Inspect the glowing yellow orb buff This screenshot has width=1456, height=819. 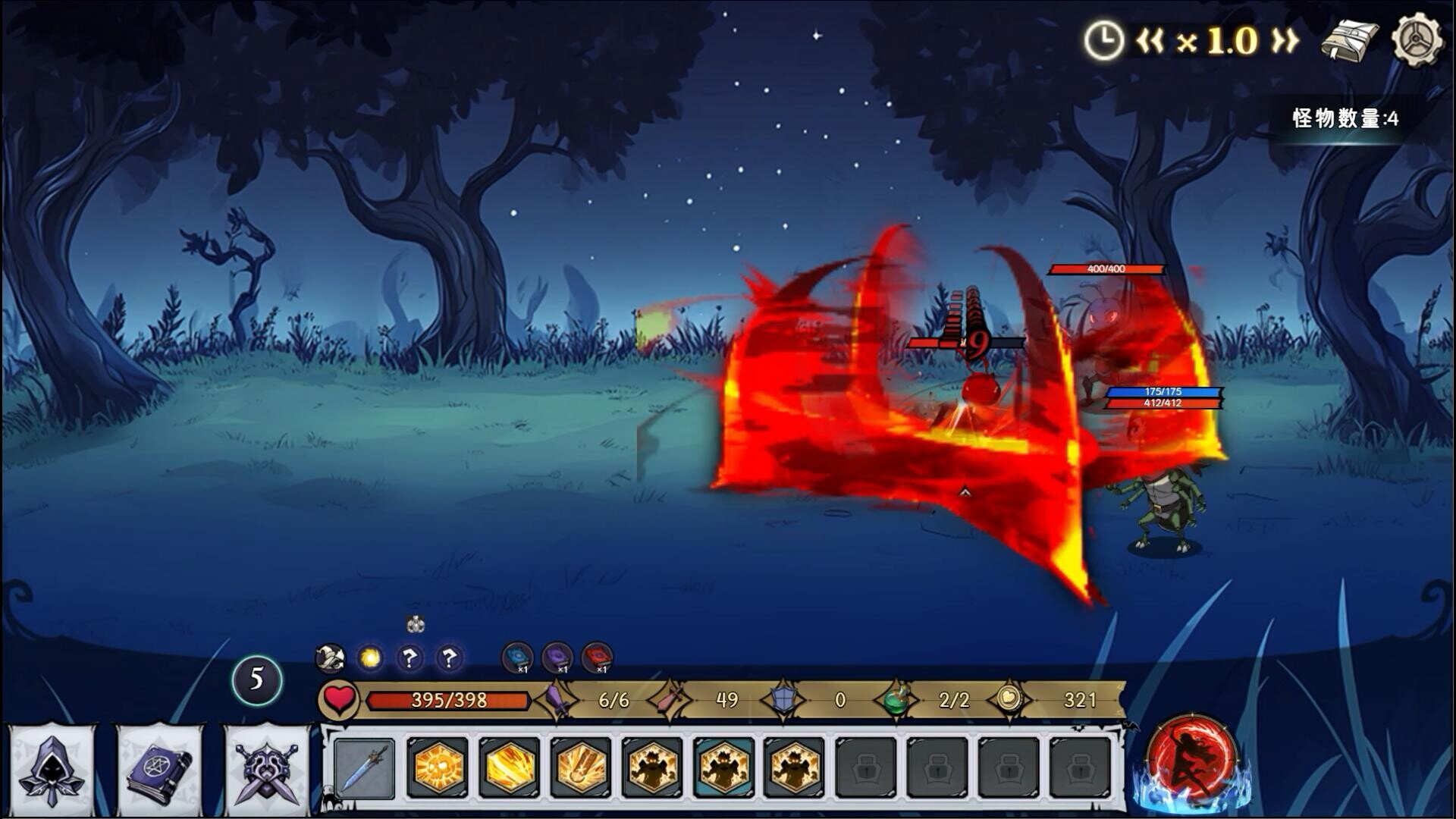(x=370, y=657)
